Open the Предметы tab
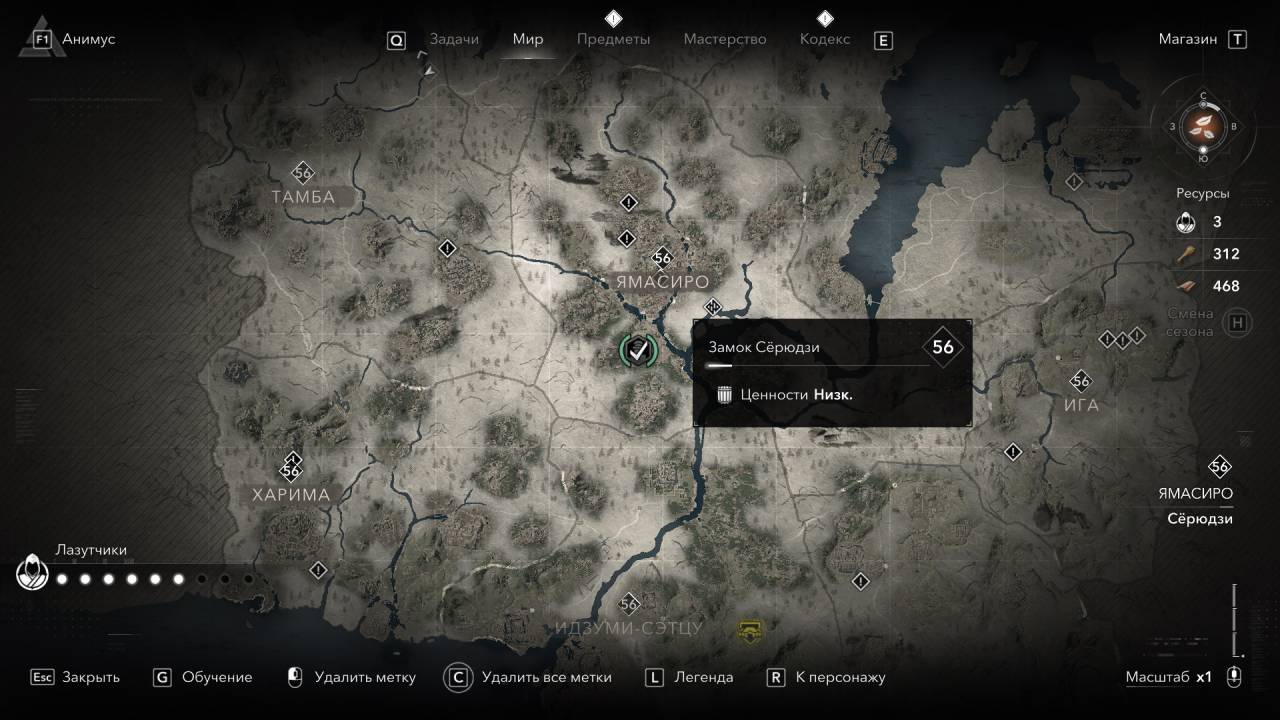The image size is (1280, 720). [613, 39]
